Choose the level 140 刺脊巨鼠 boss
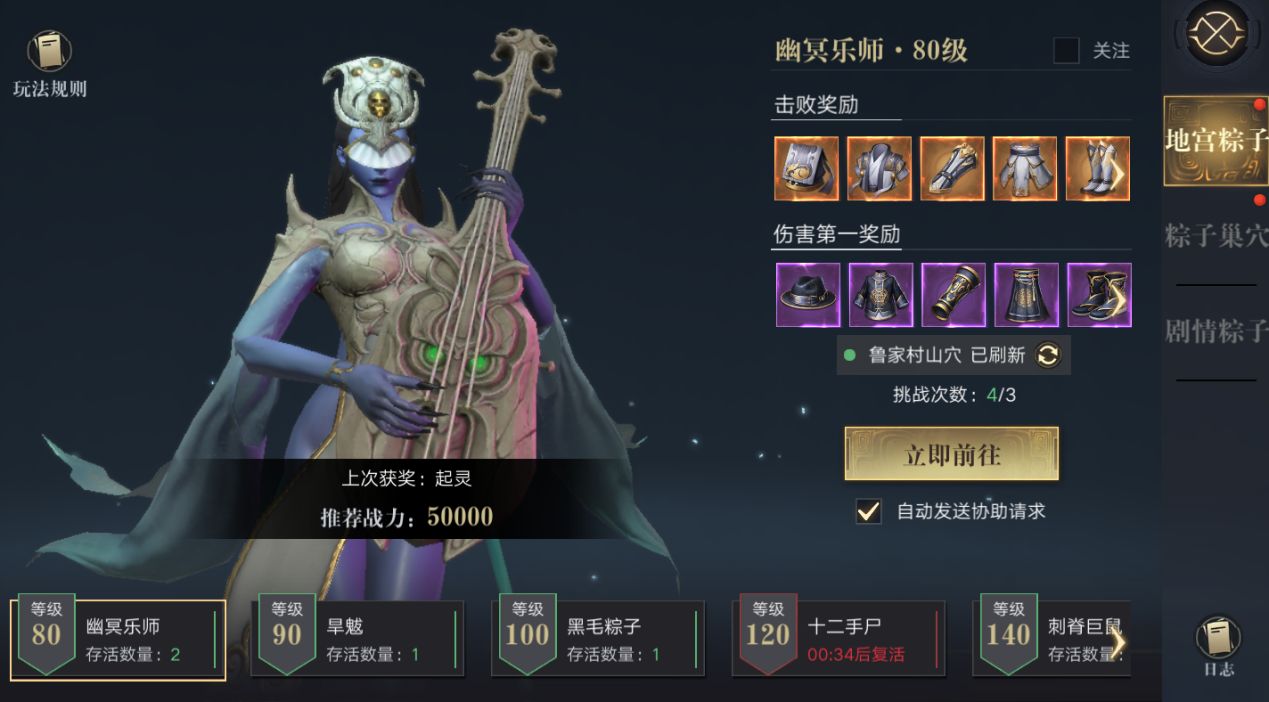1269x702 pixels. [1050, 639]
